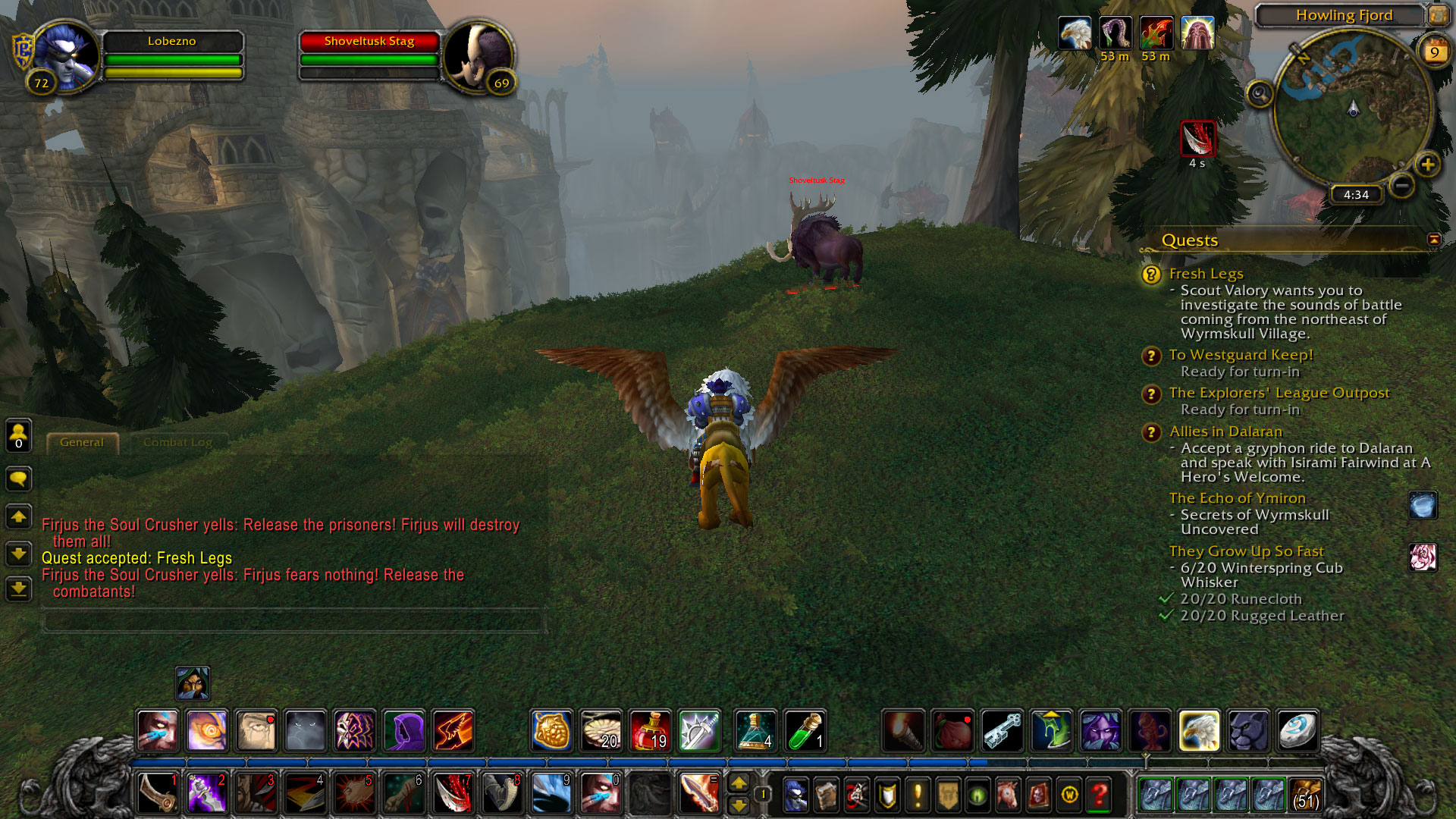Select the General chat tab
Image resolution: width=1456 pixels, height=819 pixels.
(x=82, y=442)
